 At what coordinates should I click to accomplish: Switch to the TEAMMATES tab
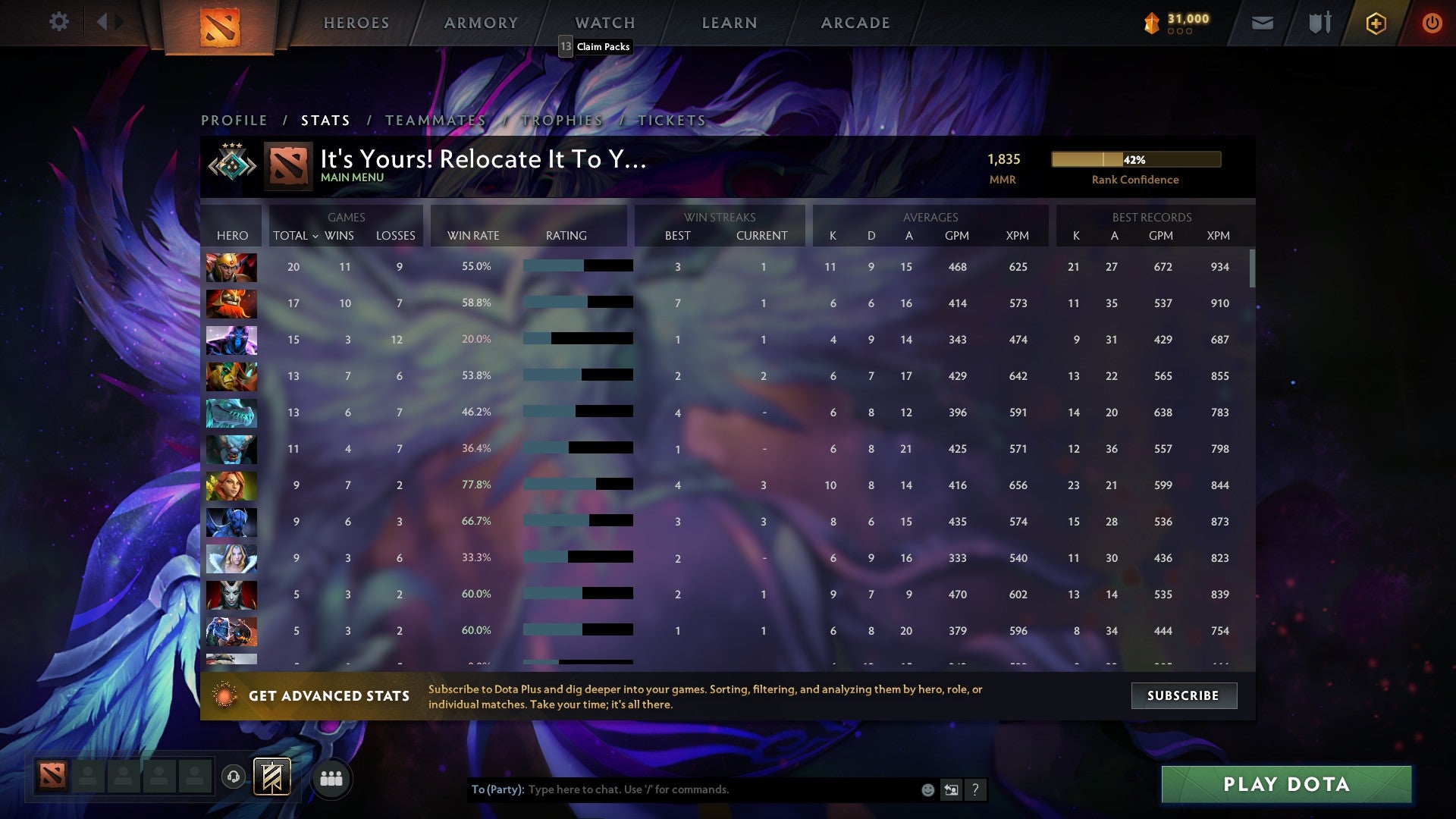(x=438, y=120)
